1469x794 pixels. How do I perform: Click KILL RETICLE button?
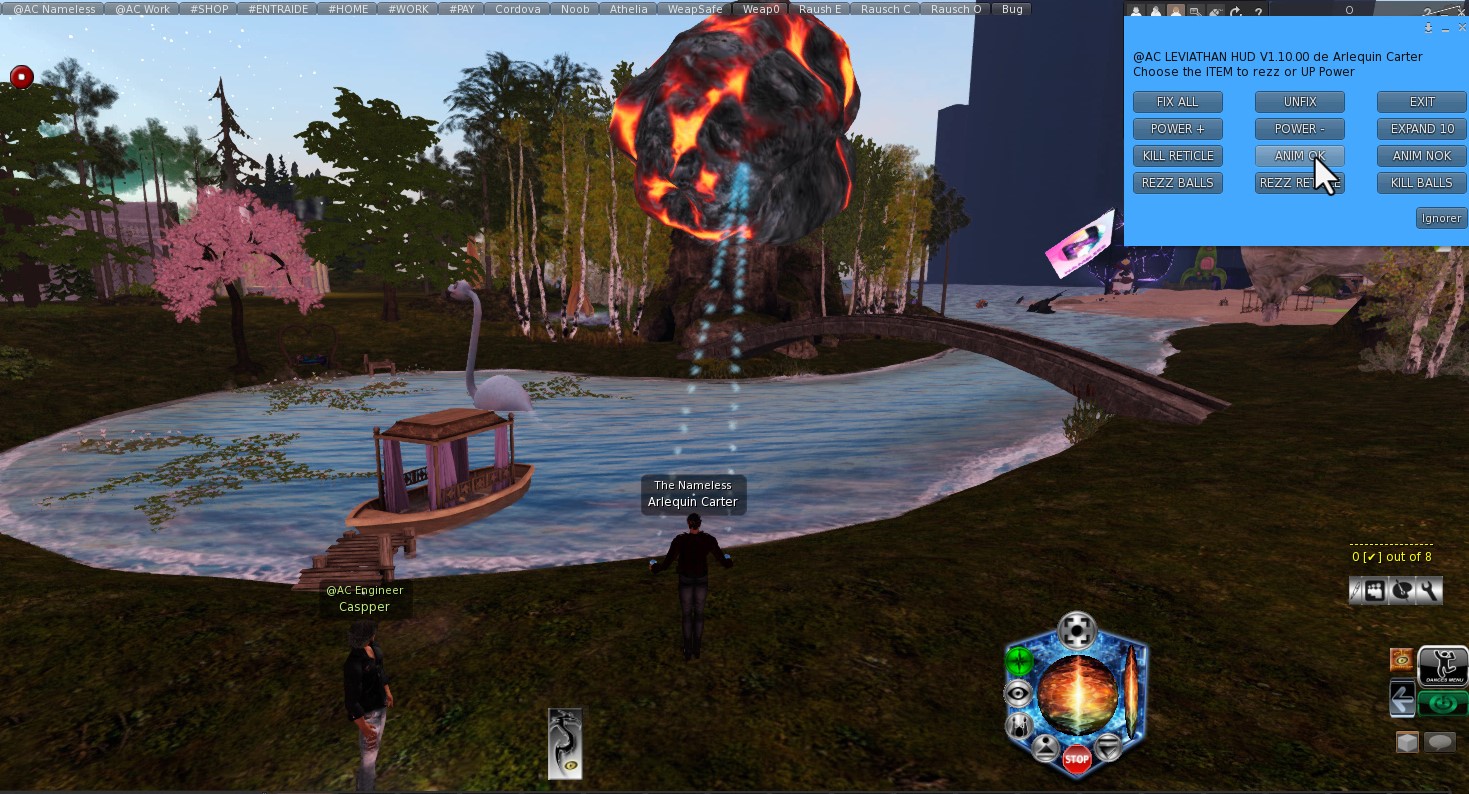pyautogui.click(x=1177, y=156)
